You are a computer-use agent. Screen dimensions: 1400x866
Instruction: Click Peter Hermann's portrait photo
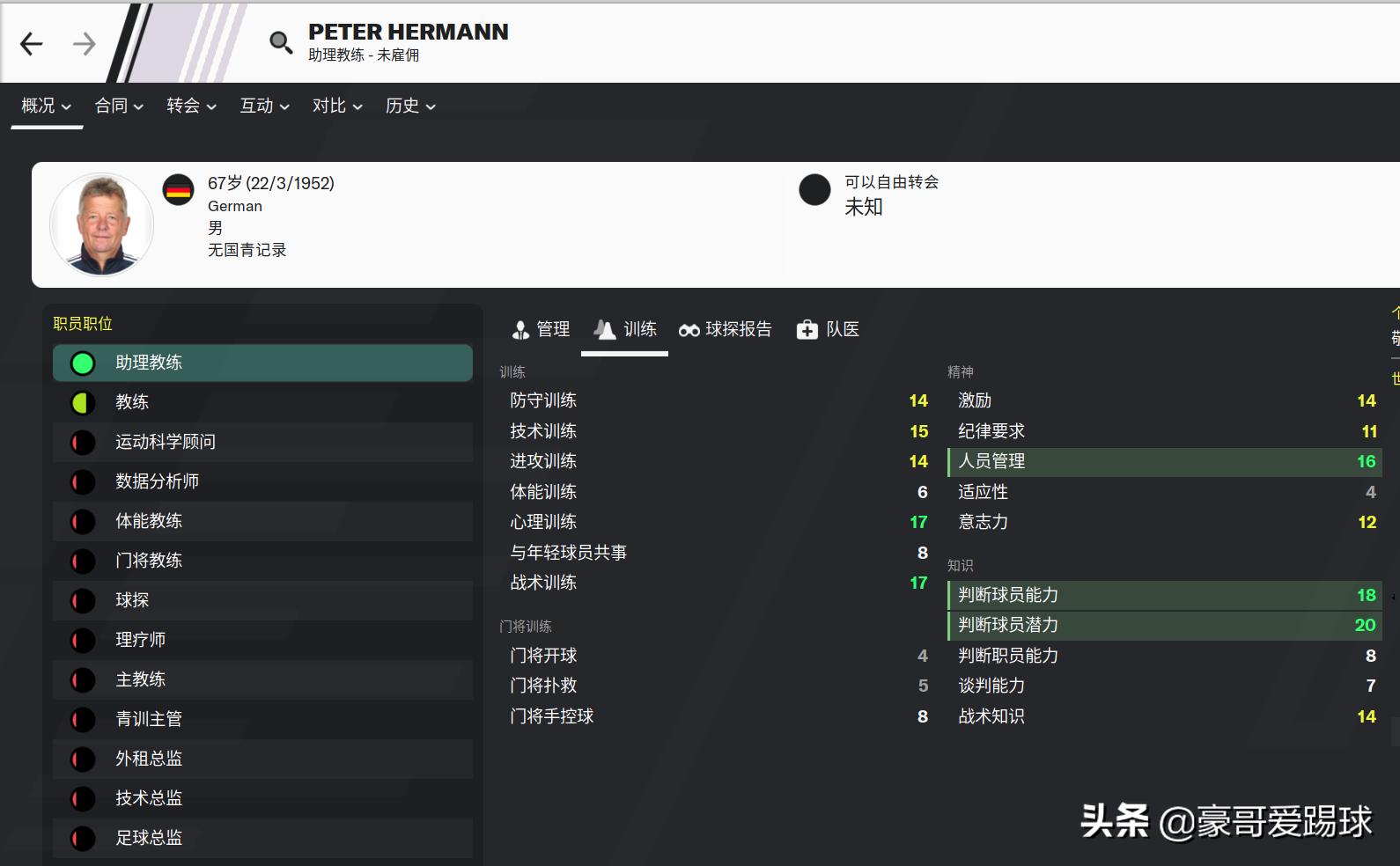point(101,224)
